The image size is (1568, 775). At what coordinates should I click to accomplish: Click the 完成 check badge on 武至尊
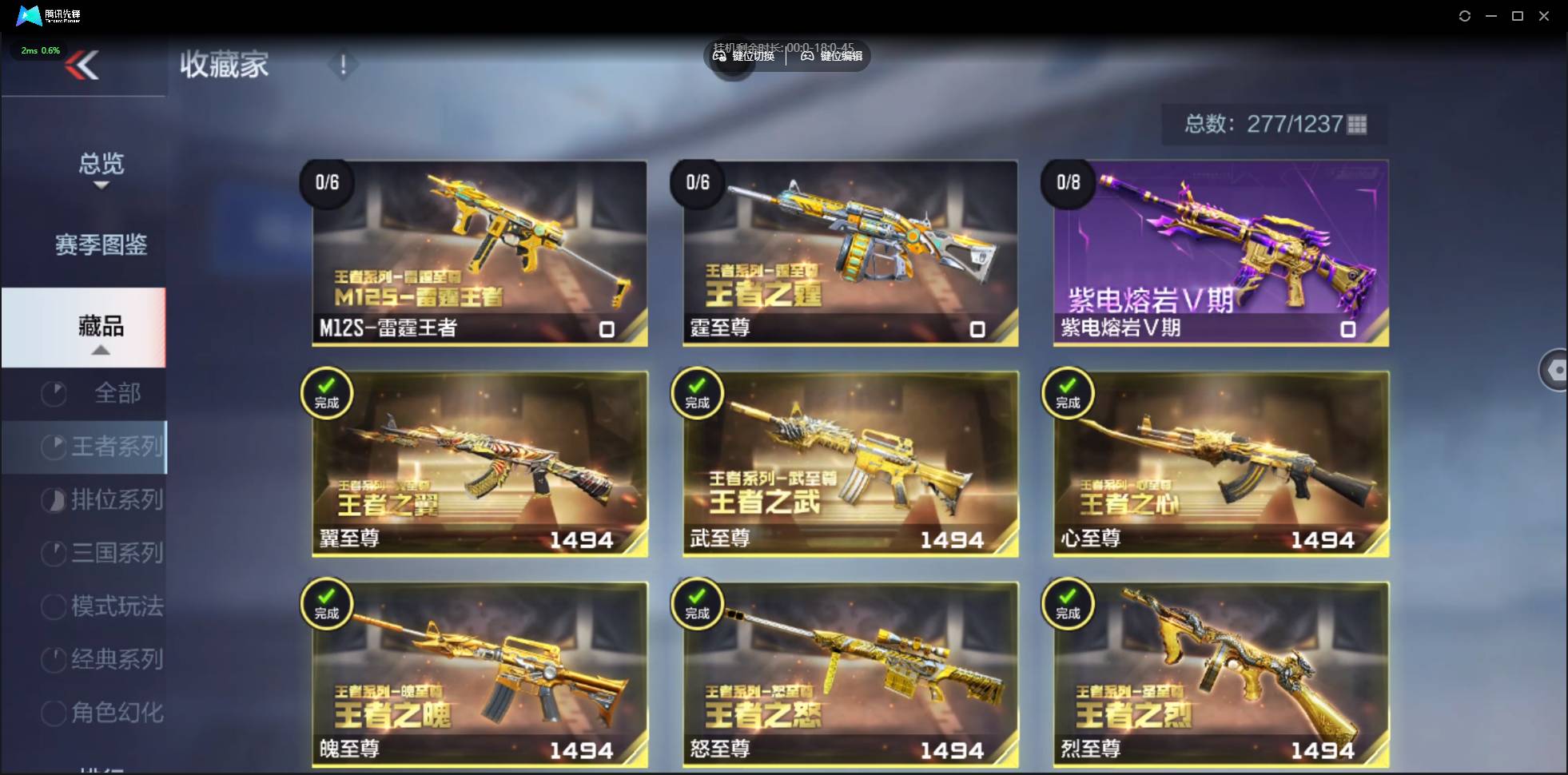(x=698, y=393)
